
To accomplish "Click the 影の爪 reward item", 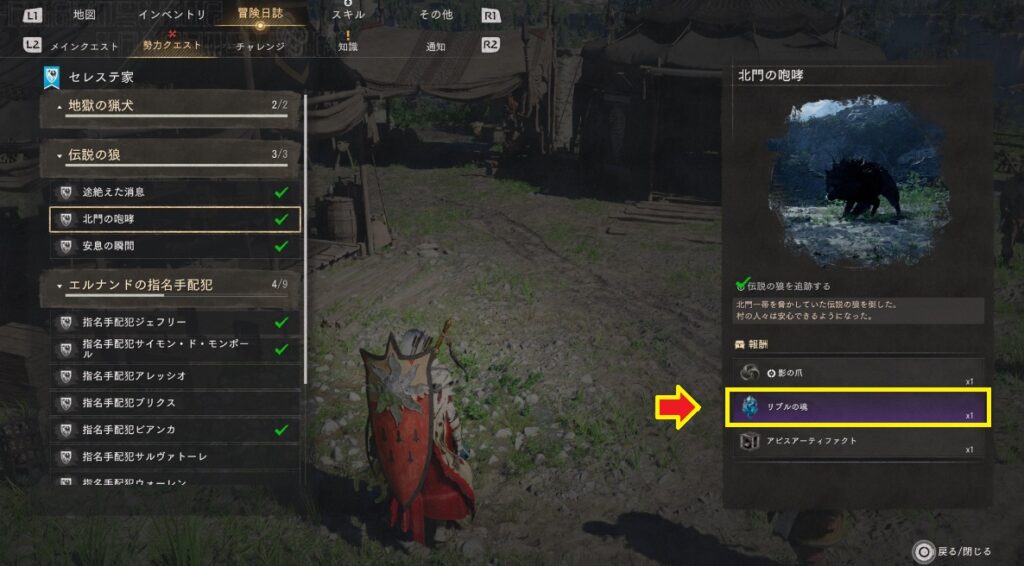I will pos(858,373).
